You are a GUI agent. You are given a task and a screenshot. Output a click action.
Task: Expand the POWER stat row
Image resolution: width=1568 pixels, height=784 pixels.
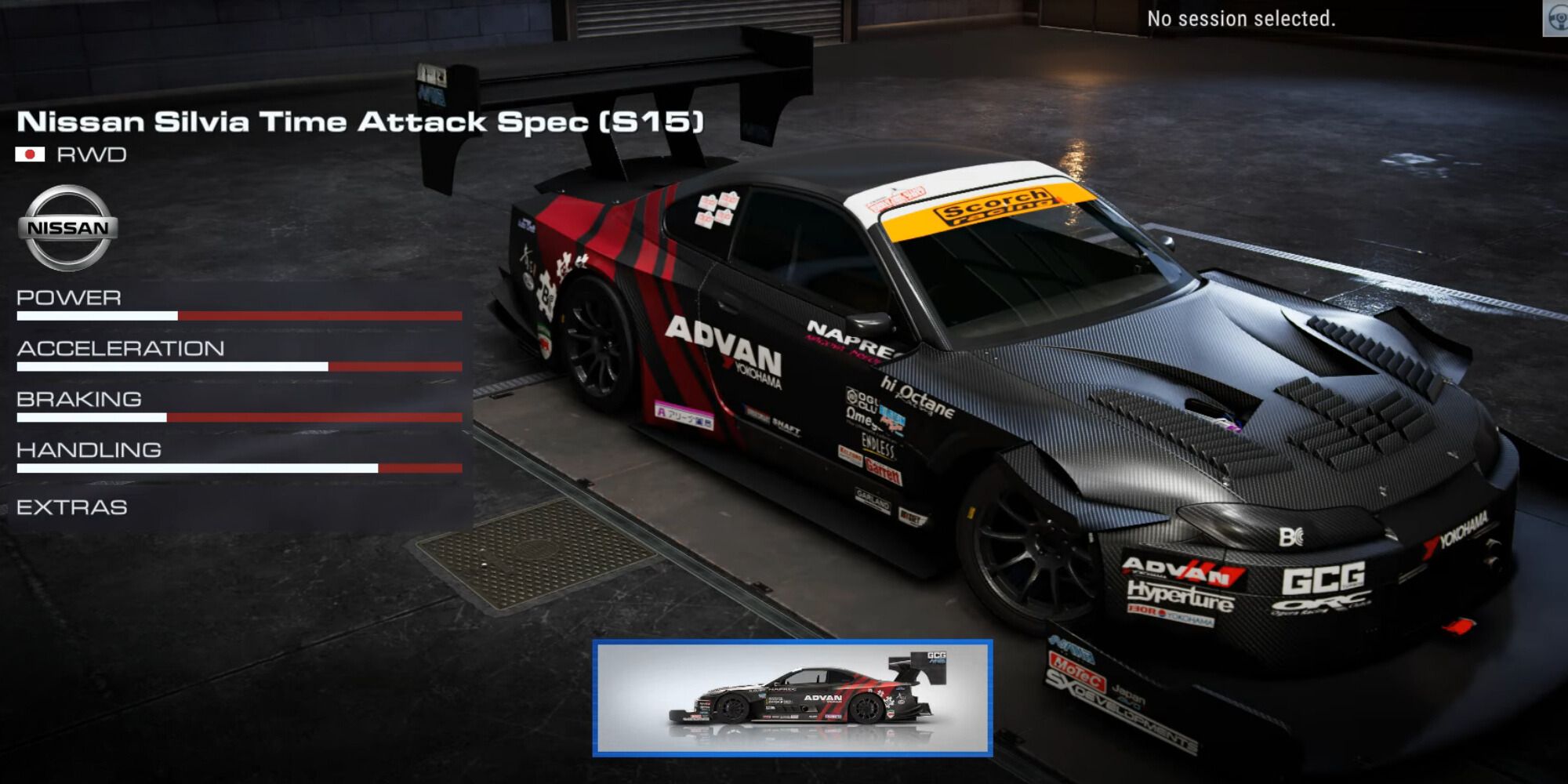click(x=69, y=298)
